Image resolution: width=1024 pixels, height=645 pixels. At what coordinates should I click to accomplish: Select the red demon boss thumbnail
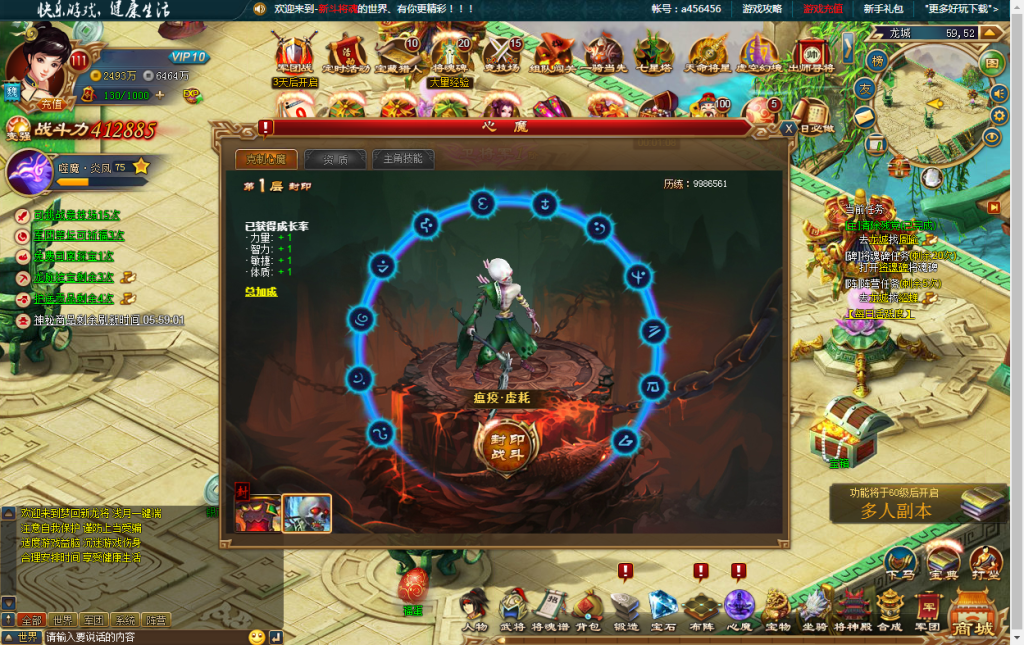pos(257,513)
